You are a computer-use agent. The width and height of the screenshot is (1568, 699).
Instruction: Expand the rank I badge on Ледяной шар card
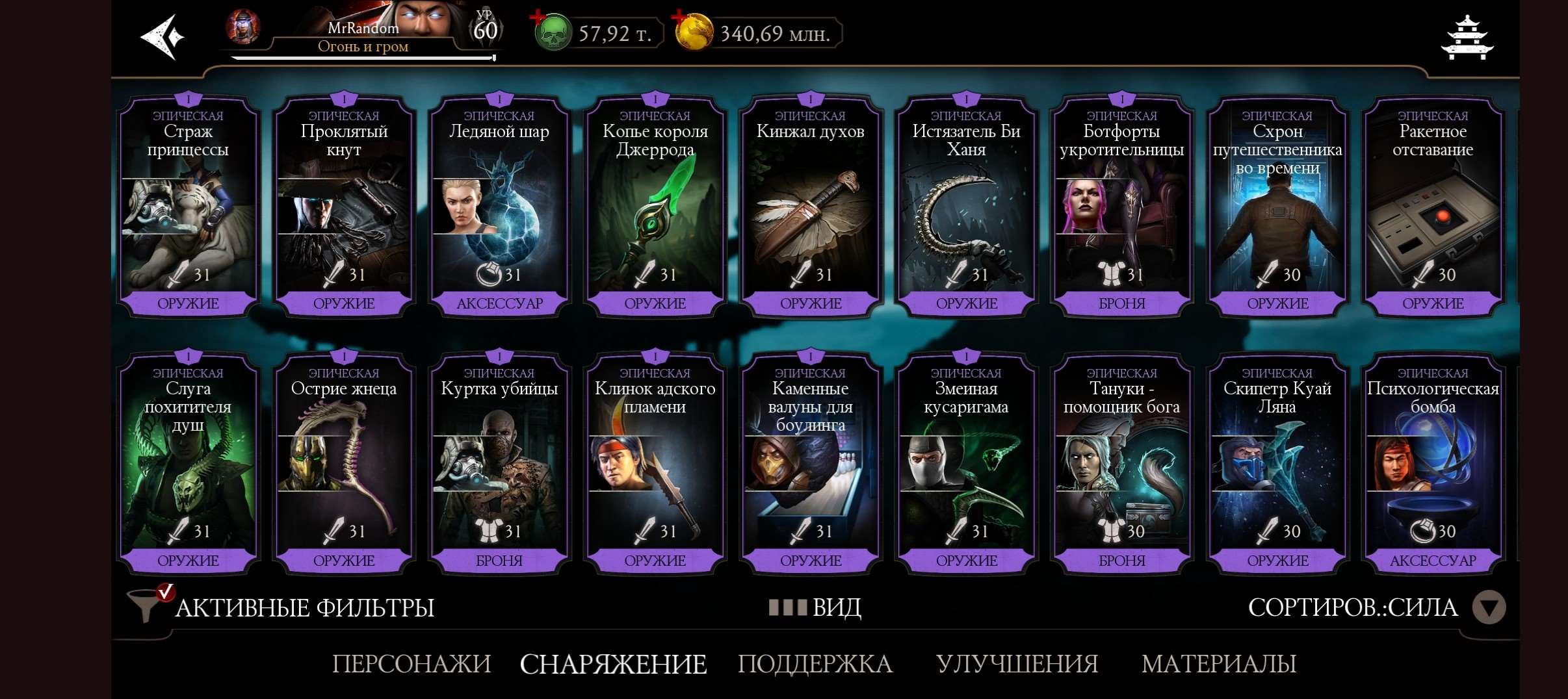pyautogui.click(x=500, y=99)
